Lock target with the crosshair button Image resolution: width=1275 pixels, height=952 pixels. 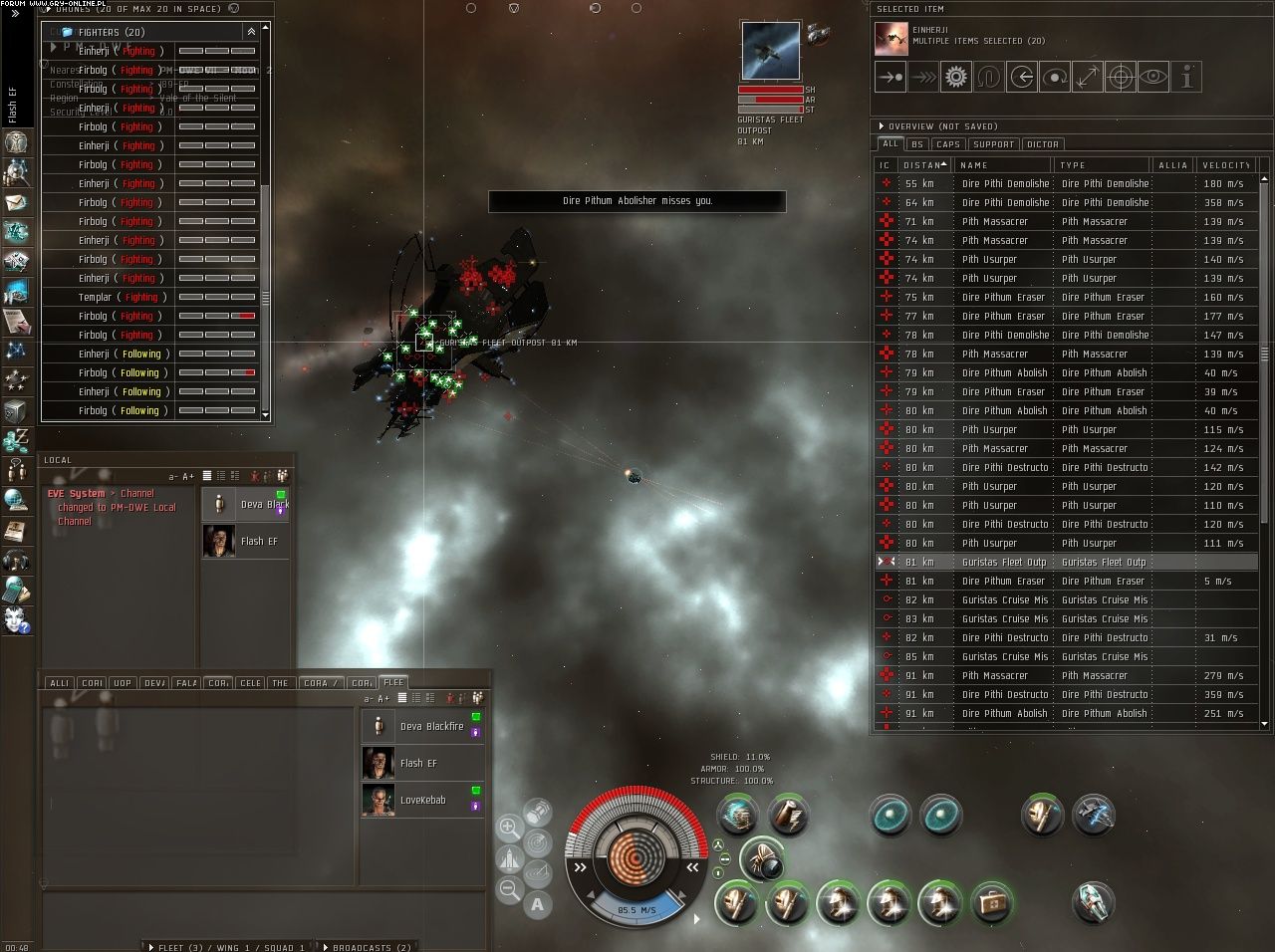tap(1121, 77)
